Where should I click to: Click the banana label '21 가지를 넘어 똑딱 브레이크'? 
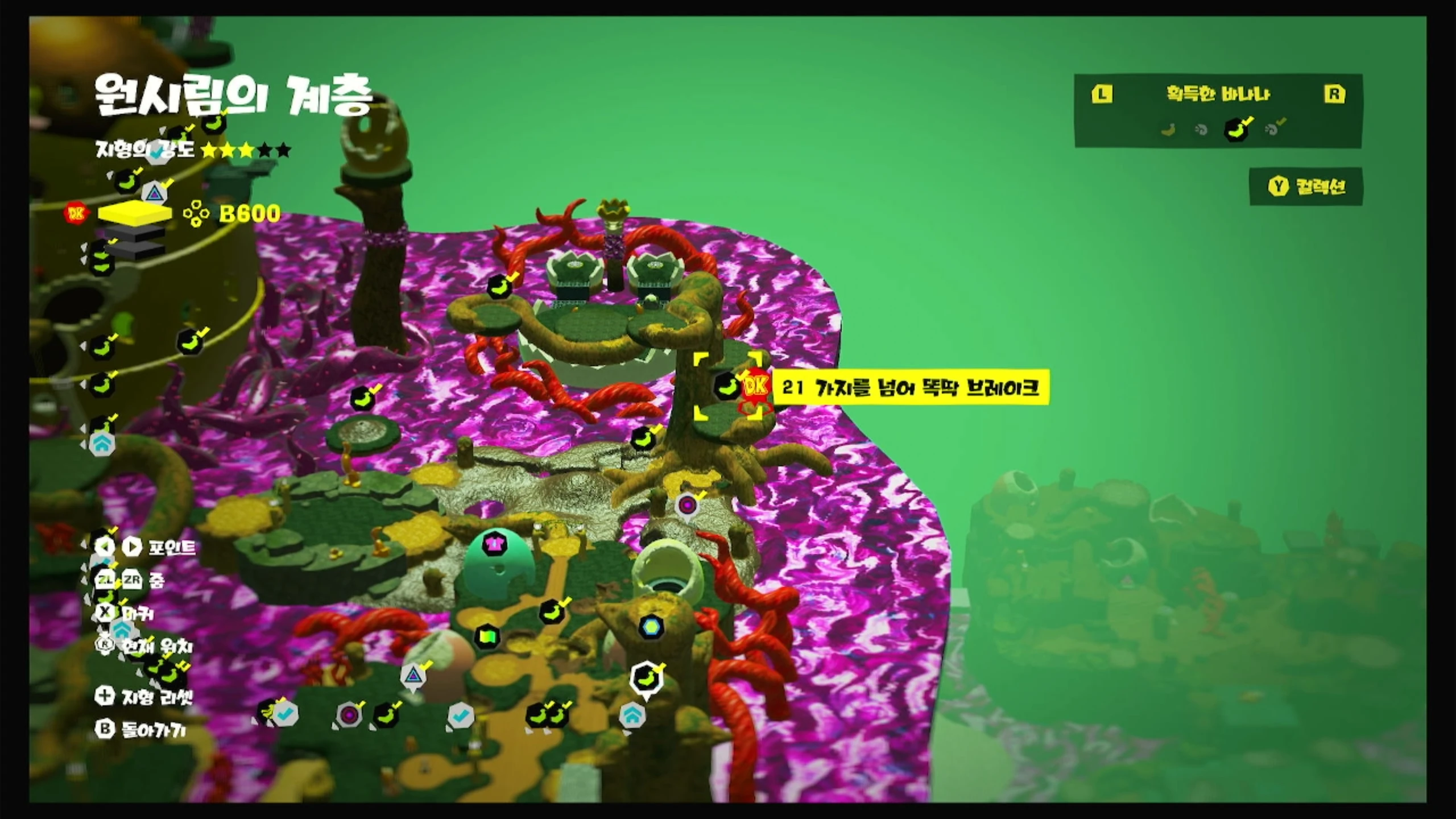(910, 388)
